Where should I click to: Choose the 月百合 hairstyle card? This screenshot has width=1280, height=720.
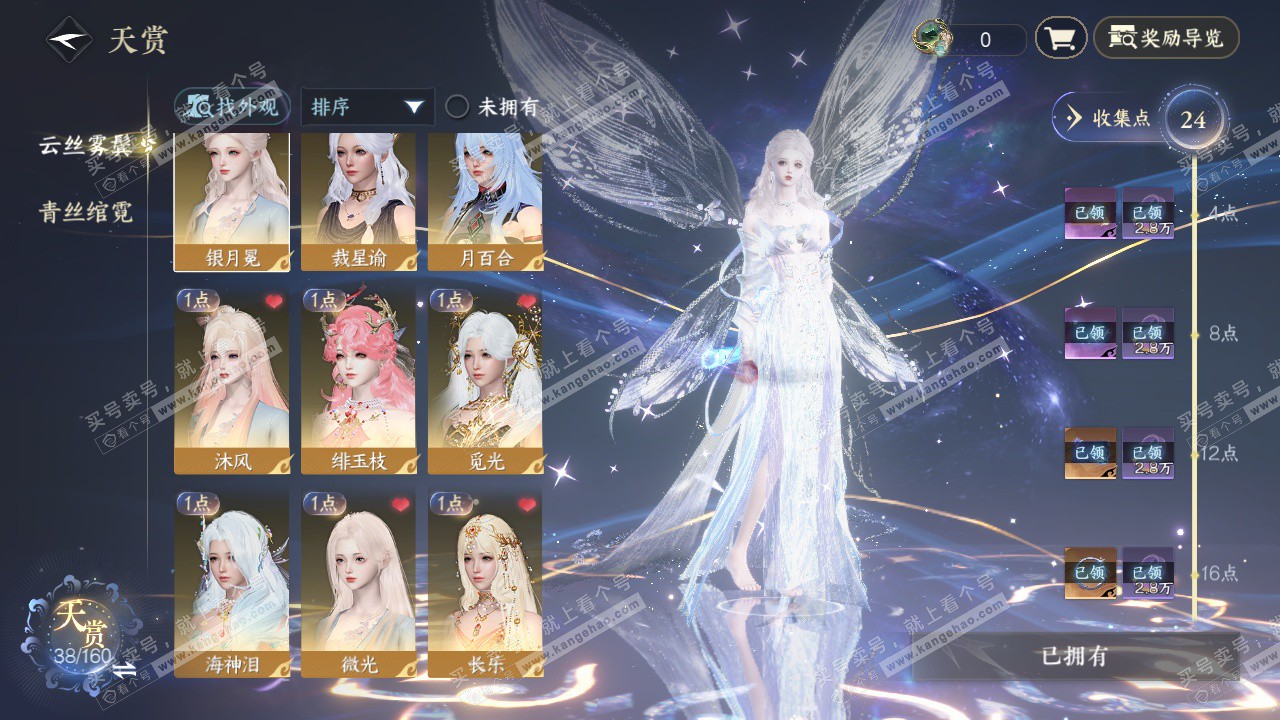pyautogui.click(x=485, y=200)
